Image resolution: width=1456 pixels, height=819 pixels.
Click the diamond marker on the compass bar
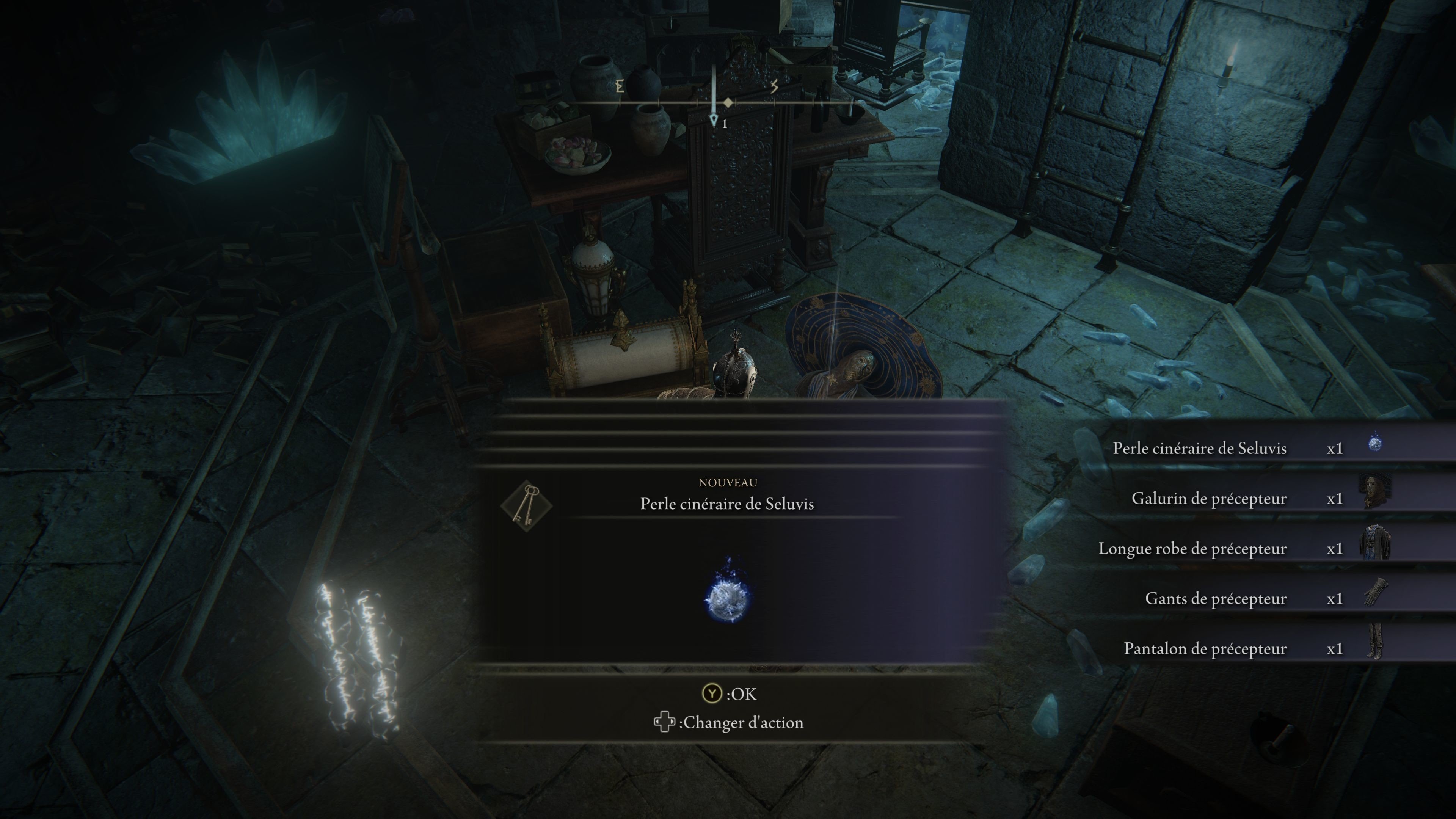728,103
